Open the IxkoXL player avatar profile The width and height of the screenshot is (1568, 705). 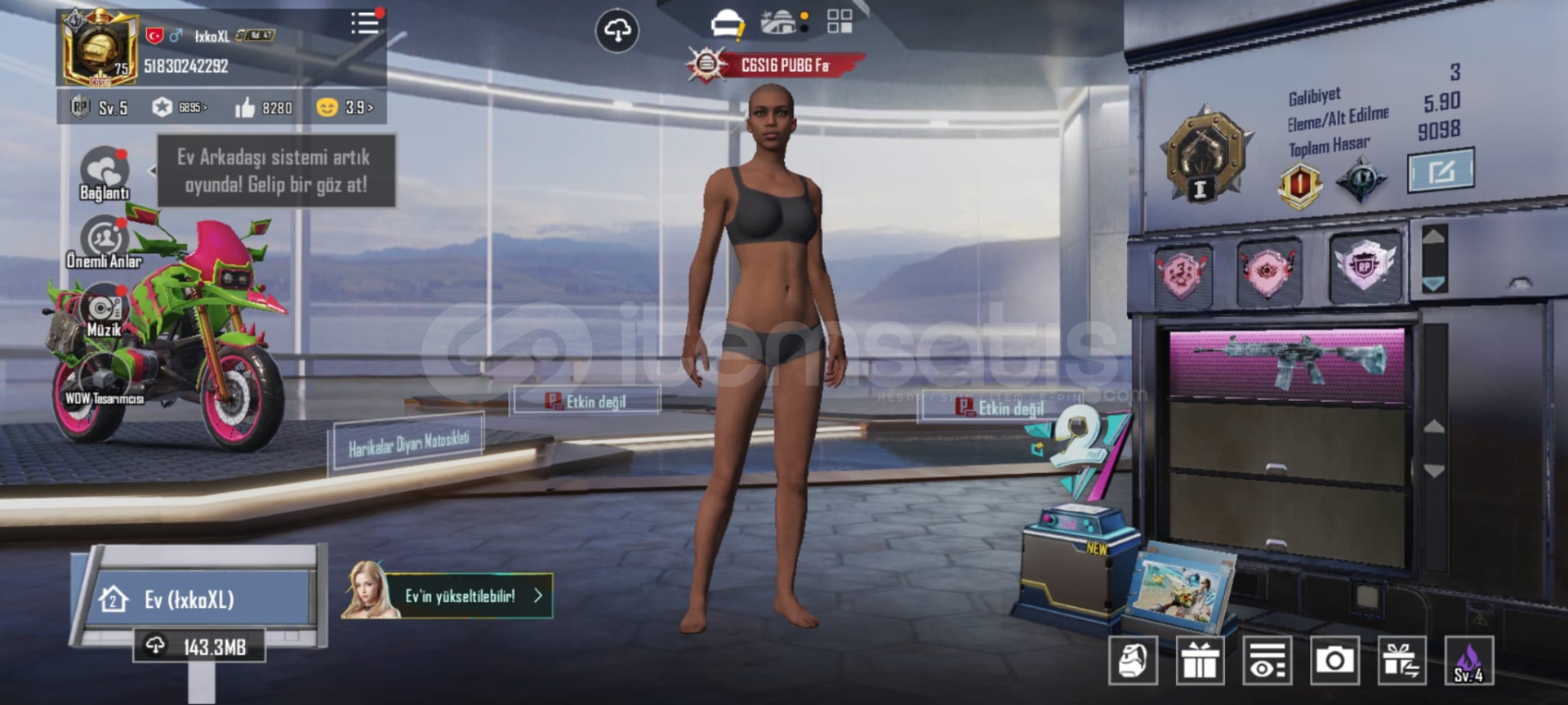tap(100, 49)
